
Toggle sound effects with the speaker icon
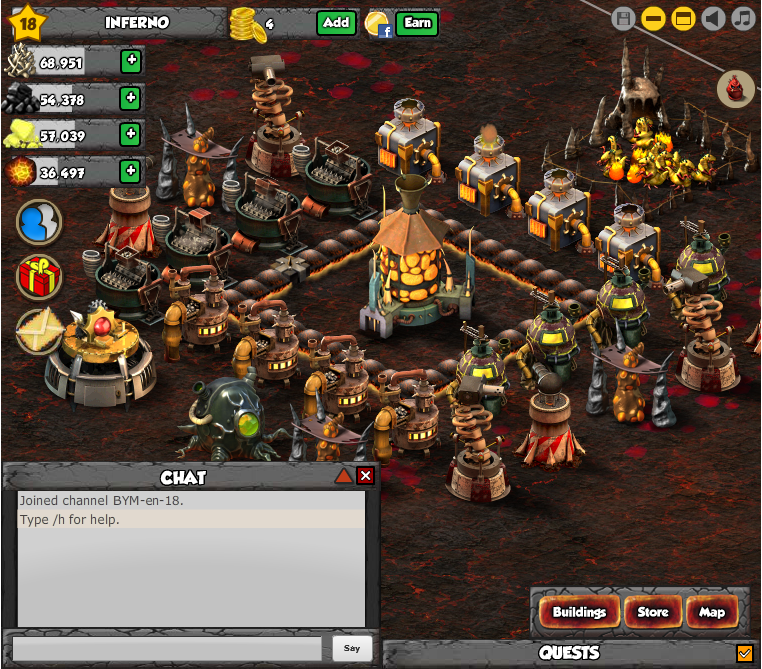[x=712, y=18]
